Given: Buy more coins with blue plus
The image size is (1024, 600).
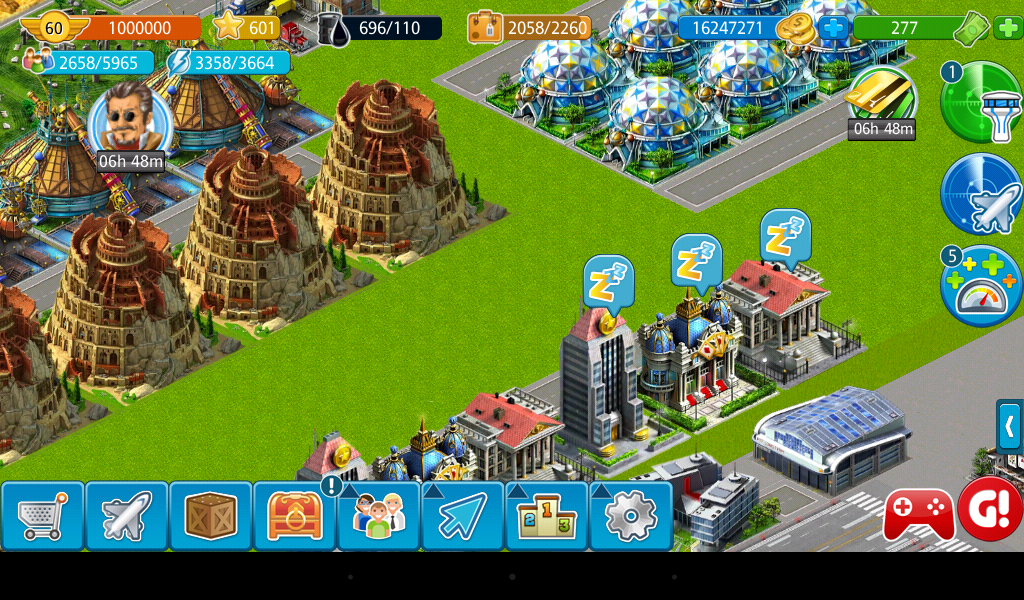Looking at the screenshot, I should (833, 28).
